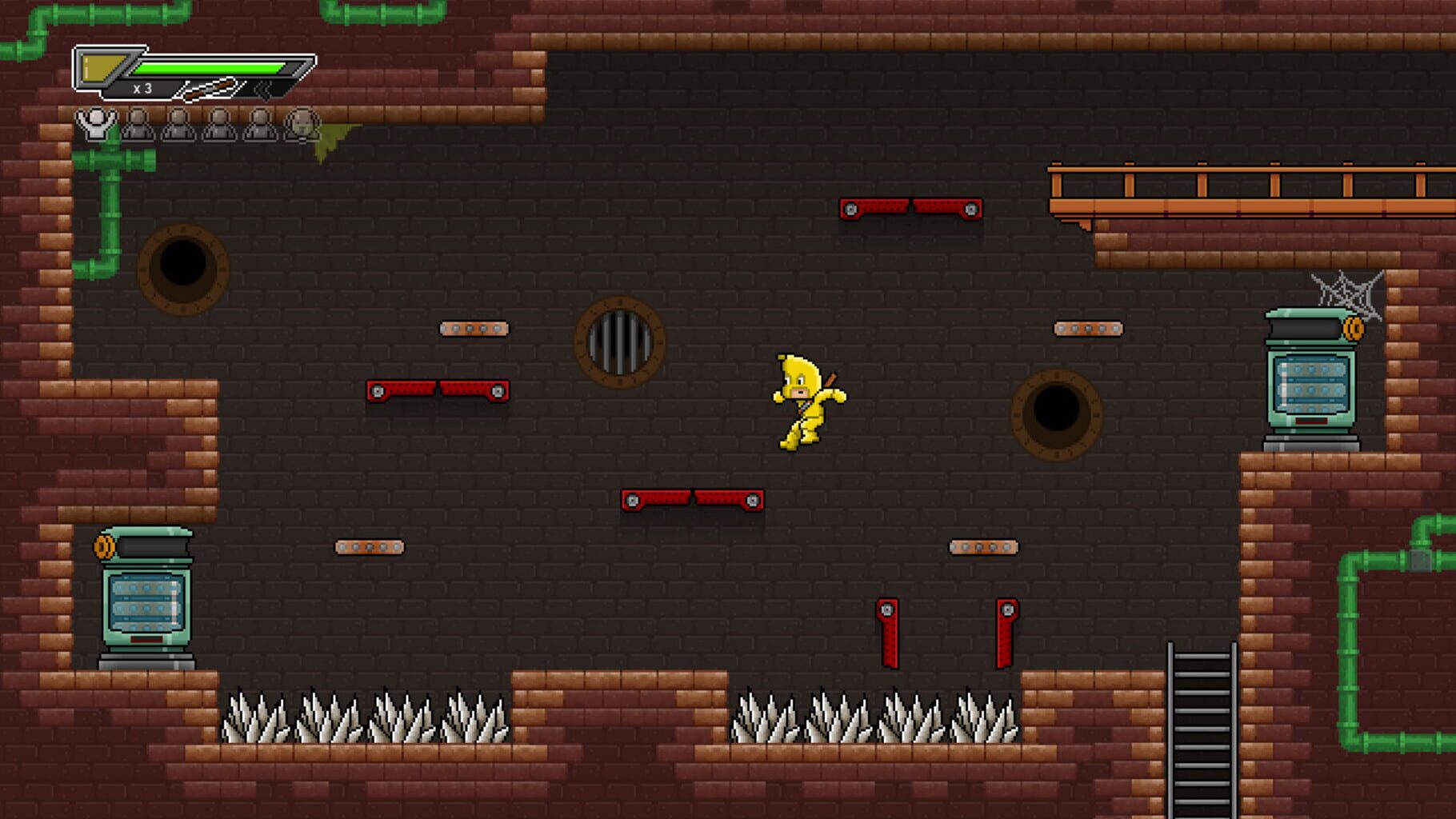Select the nunchaku weapon icon in HUD

206,88
